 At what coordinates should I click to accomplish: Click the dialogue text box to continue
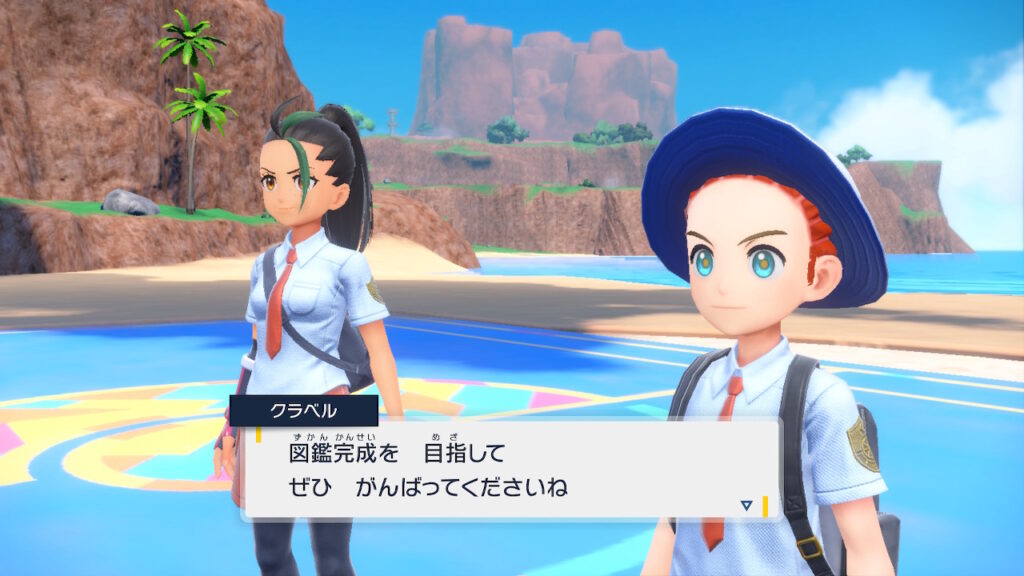point(510,470)
